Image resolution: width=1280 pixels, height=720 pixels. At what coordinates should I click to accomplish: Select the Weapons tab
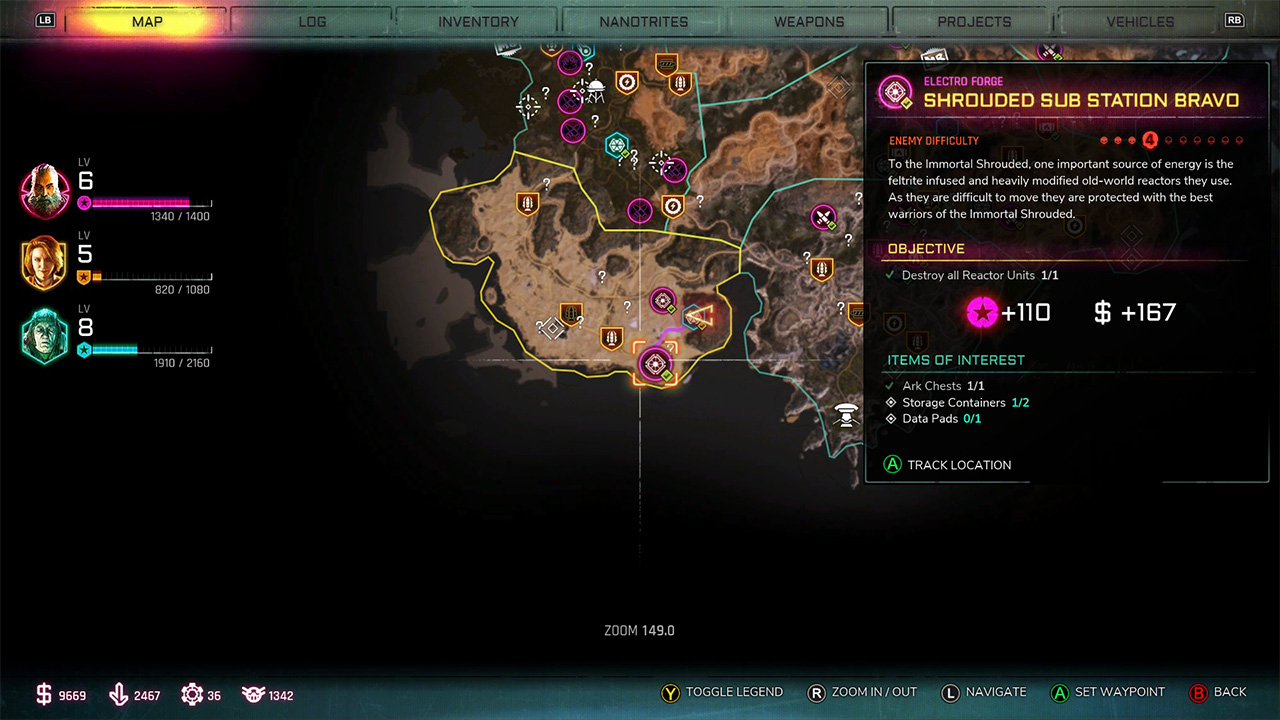coord(811,21)
